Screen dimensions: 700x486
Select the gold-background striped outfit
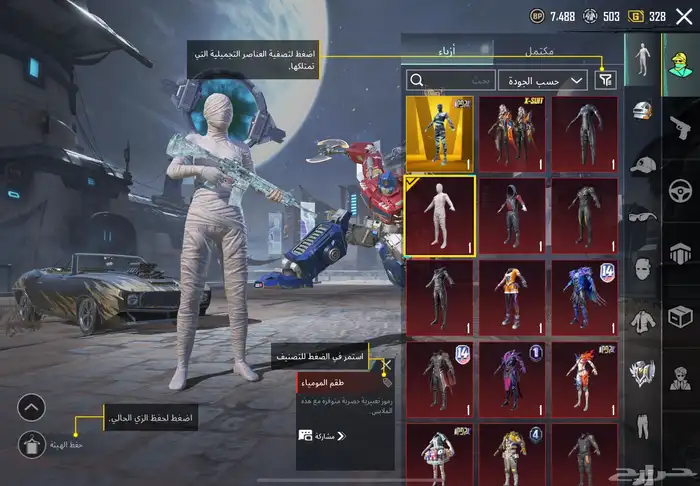coord(440,133)
